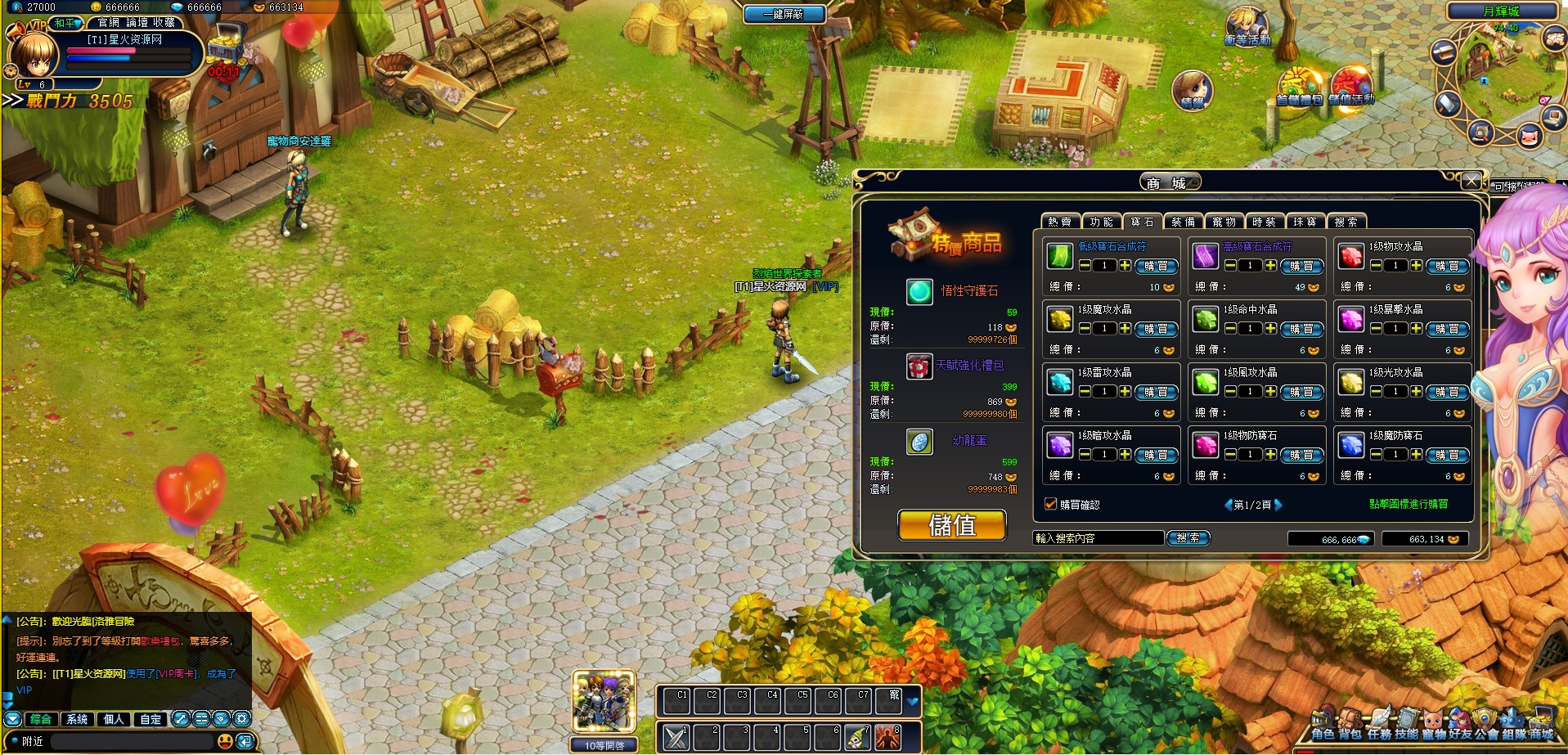Enable the 購買確認 purchase confirmation checkbox

click(x=1050, y=504)
